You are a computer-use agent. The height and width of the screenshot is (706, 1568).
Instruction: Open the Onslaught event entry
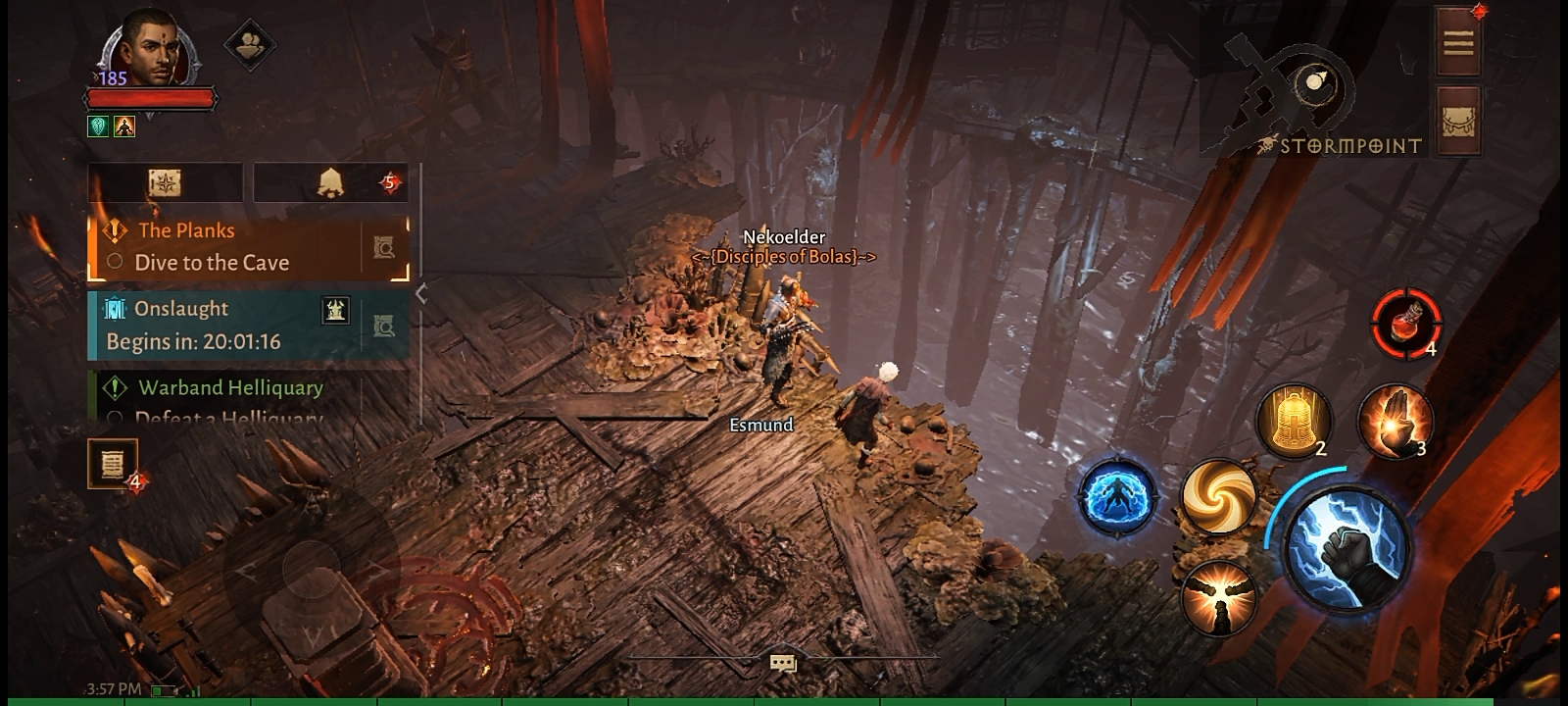pyautogui.click(x=225, y=325)
